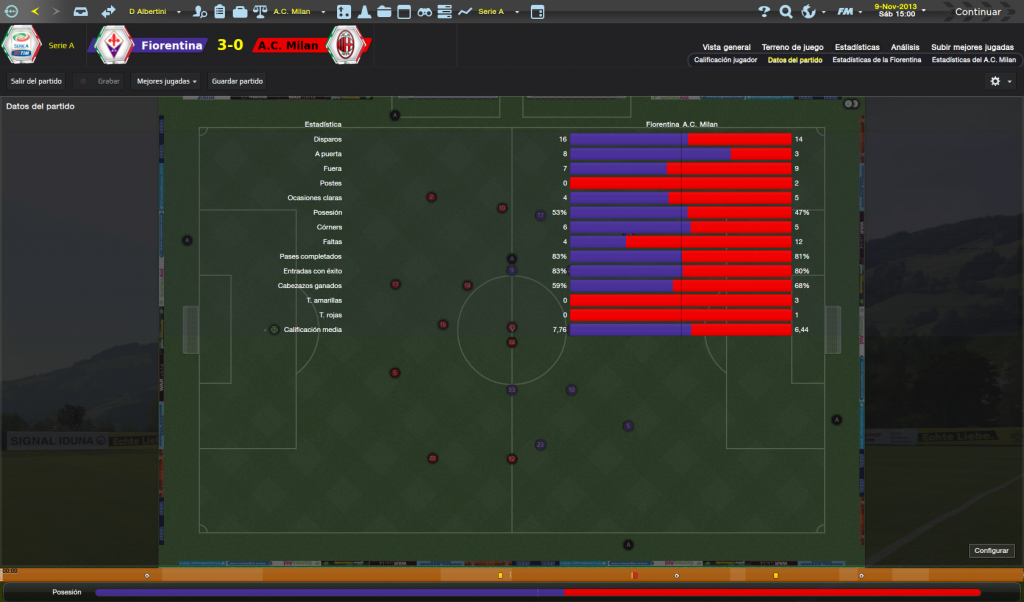Leave the match with Salir del partido
The image size is (1024, 602).
(x=37, y=81)
